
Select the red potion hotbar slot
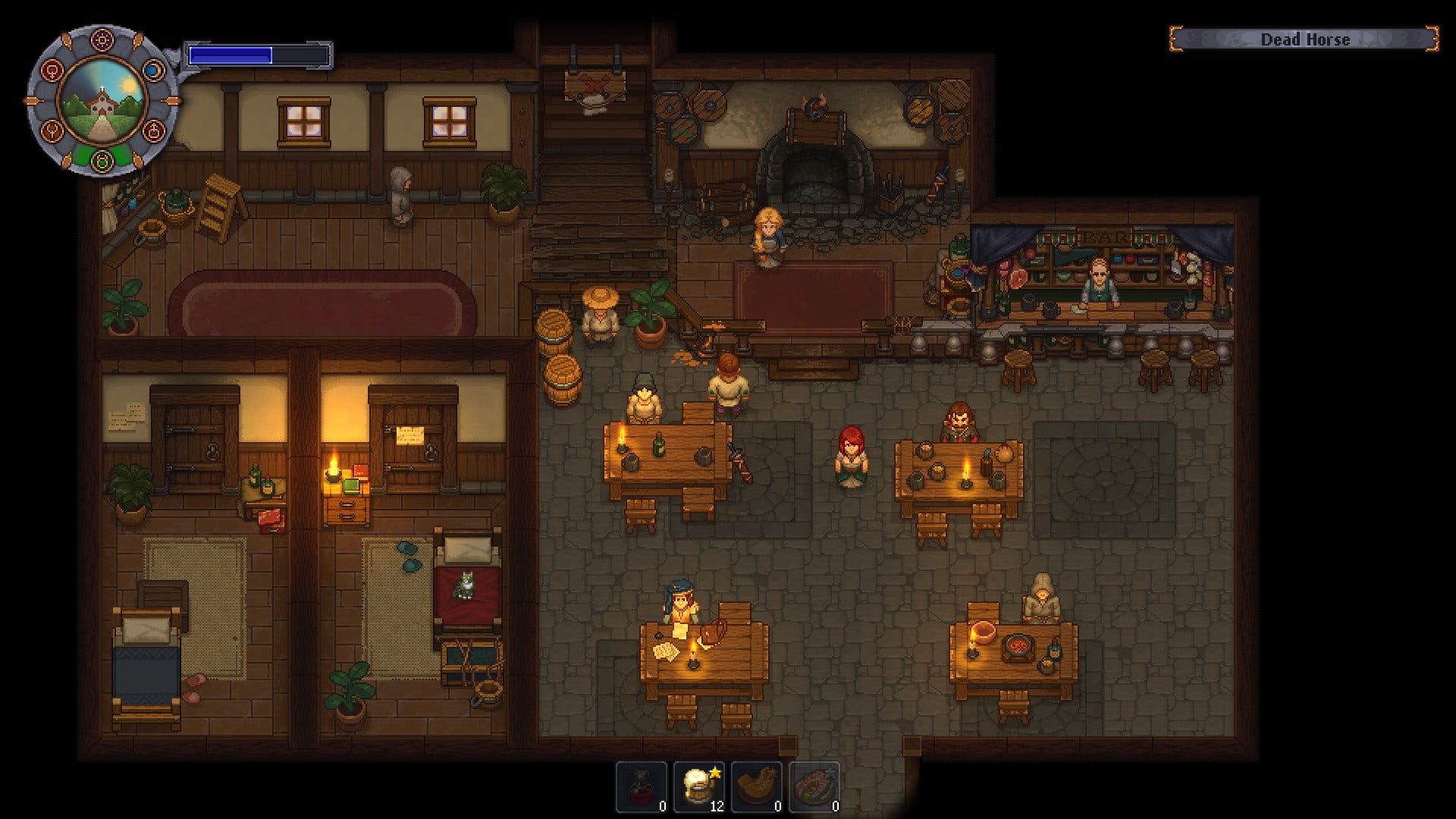642,787
